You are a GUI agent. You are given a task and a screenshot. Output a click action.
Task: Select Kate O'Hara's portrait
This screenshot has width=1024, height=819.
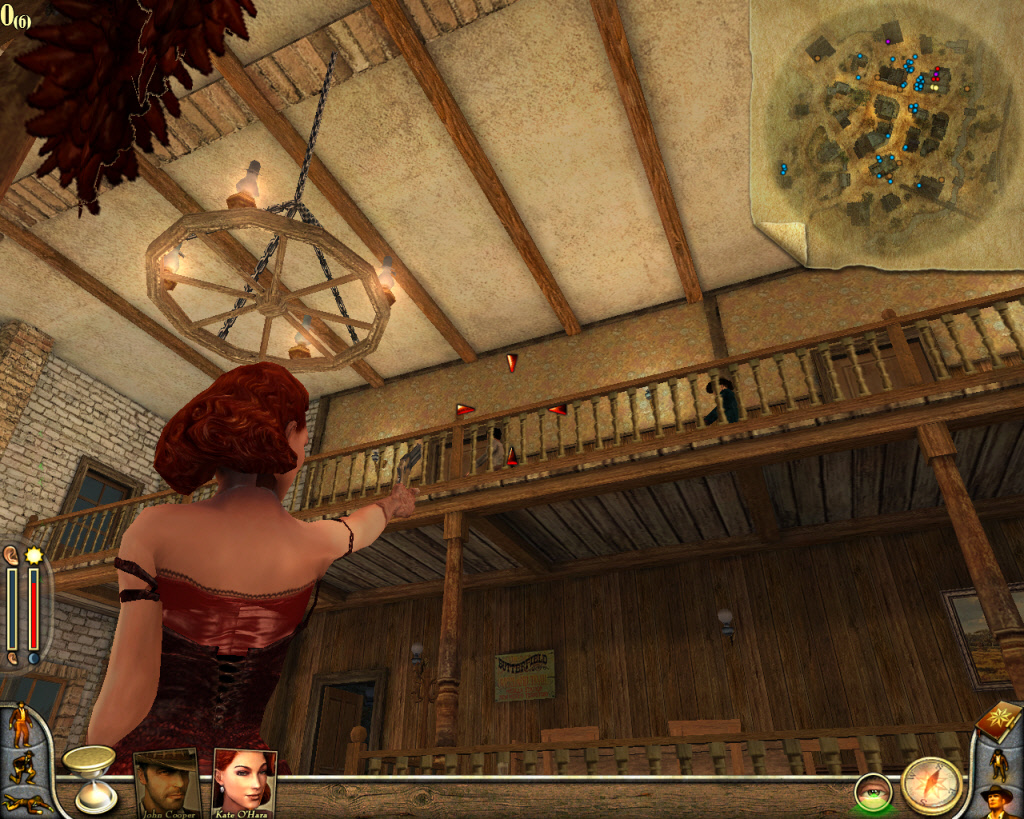pyautogui.click(x=244, y=780)
